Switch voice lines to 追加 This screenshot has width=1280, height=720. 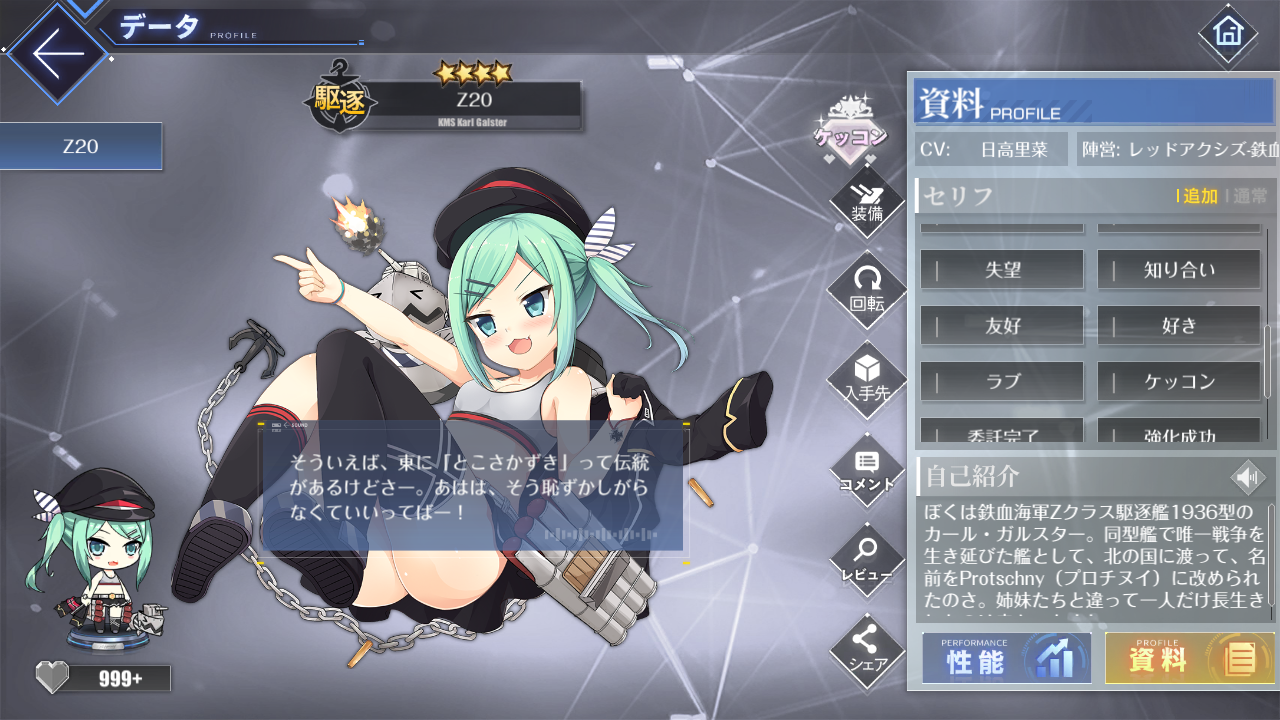click(1200, 196)
